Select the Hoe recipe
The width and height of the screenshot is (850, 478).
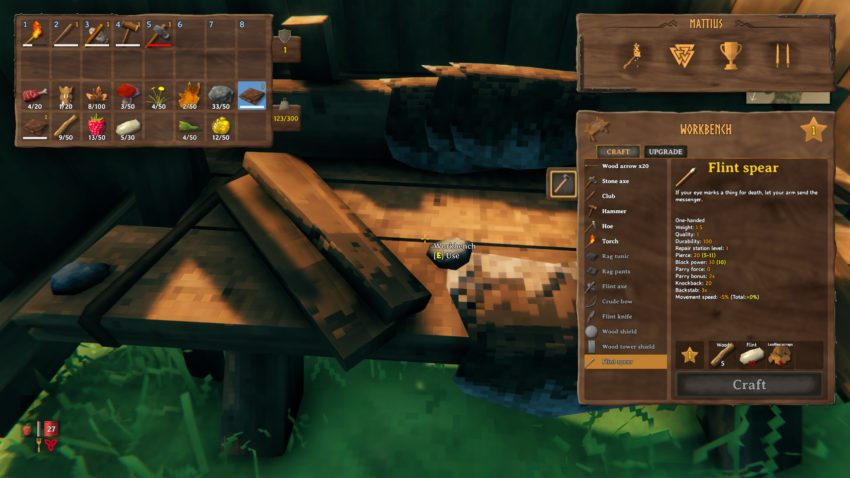click(608, 226)
